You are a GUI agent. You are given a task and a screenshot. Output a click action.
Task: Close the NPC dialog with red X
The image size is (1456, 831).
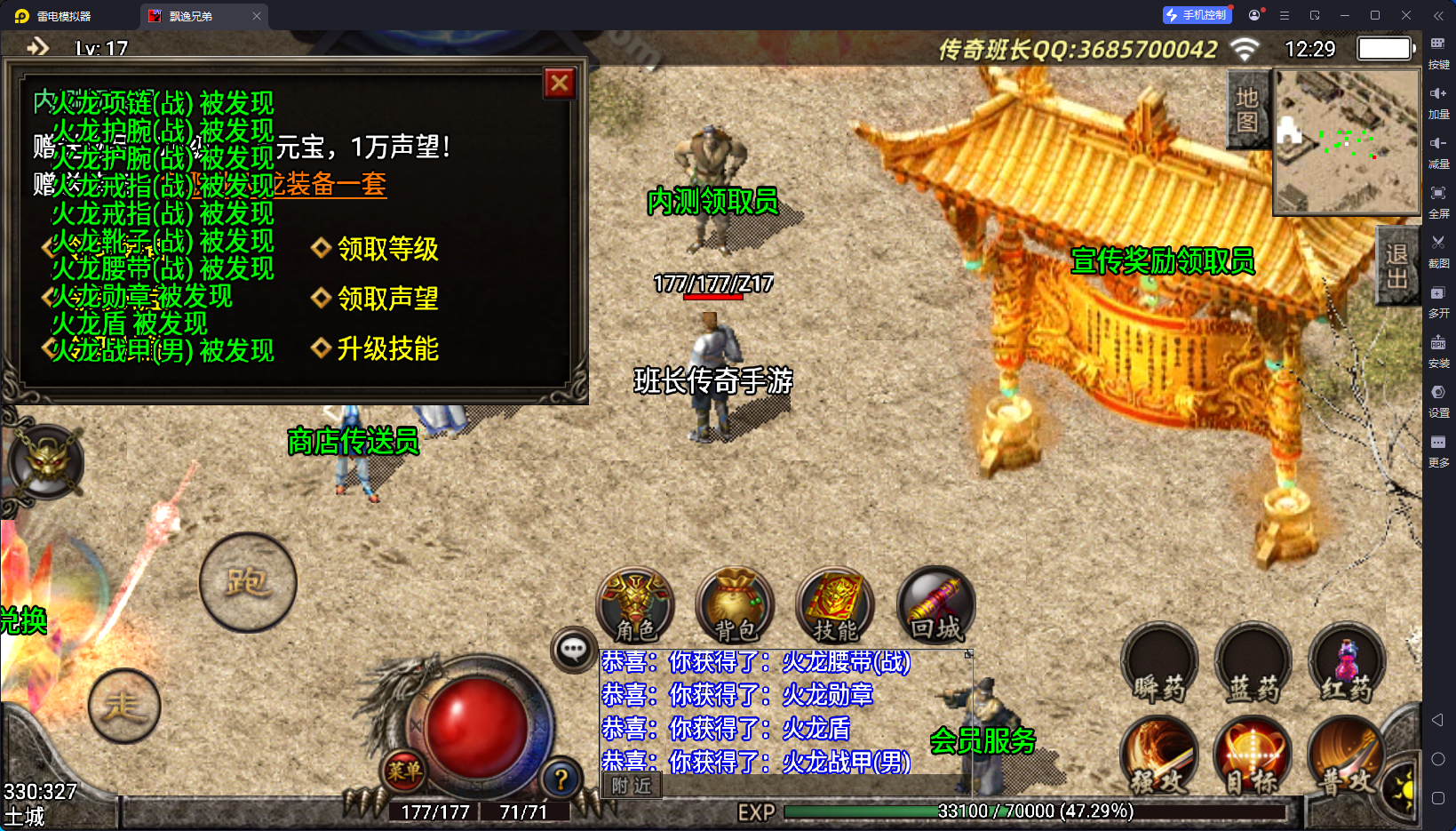[x=560, y=84]
